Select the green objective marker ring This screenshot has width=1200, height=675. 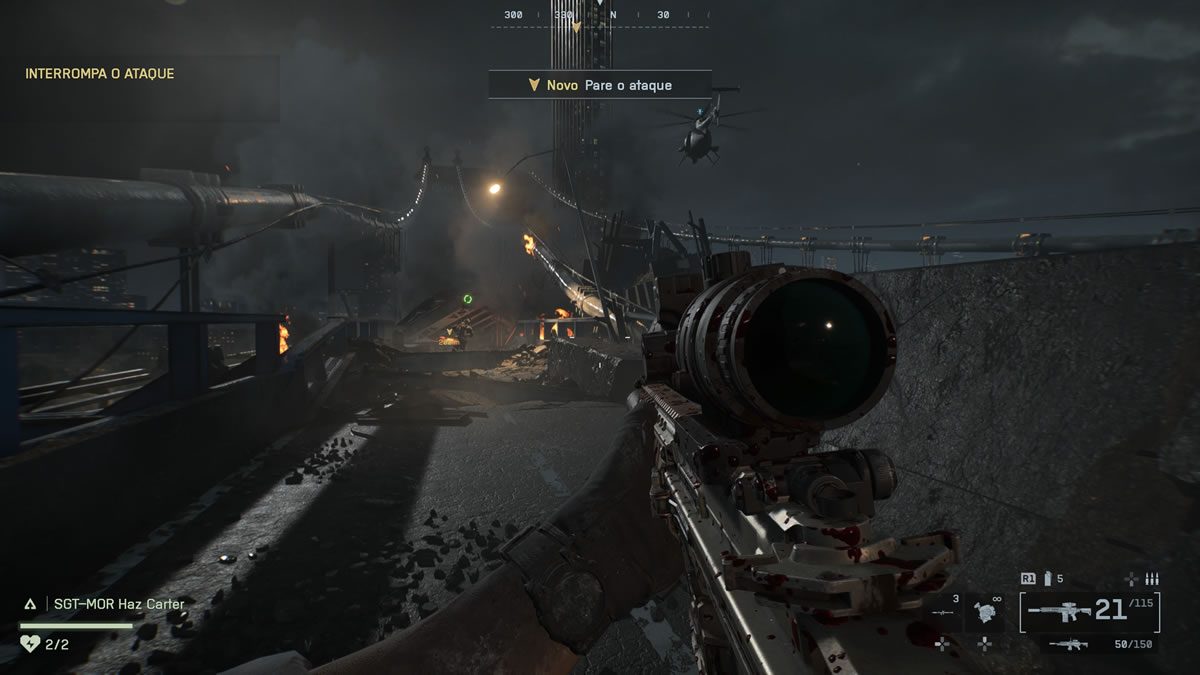click(x=467, y=299)
